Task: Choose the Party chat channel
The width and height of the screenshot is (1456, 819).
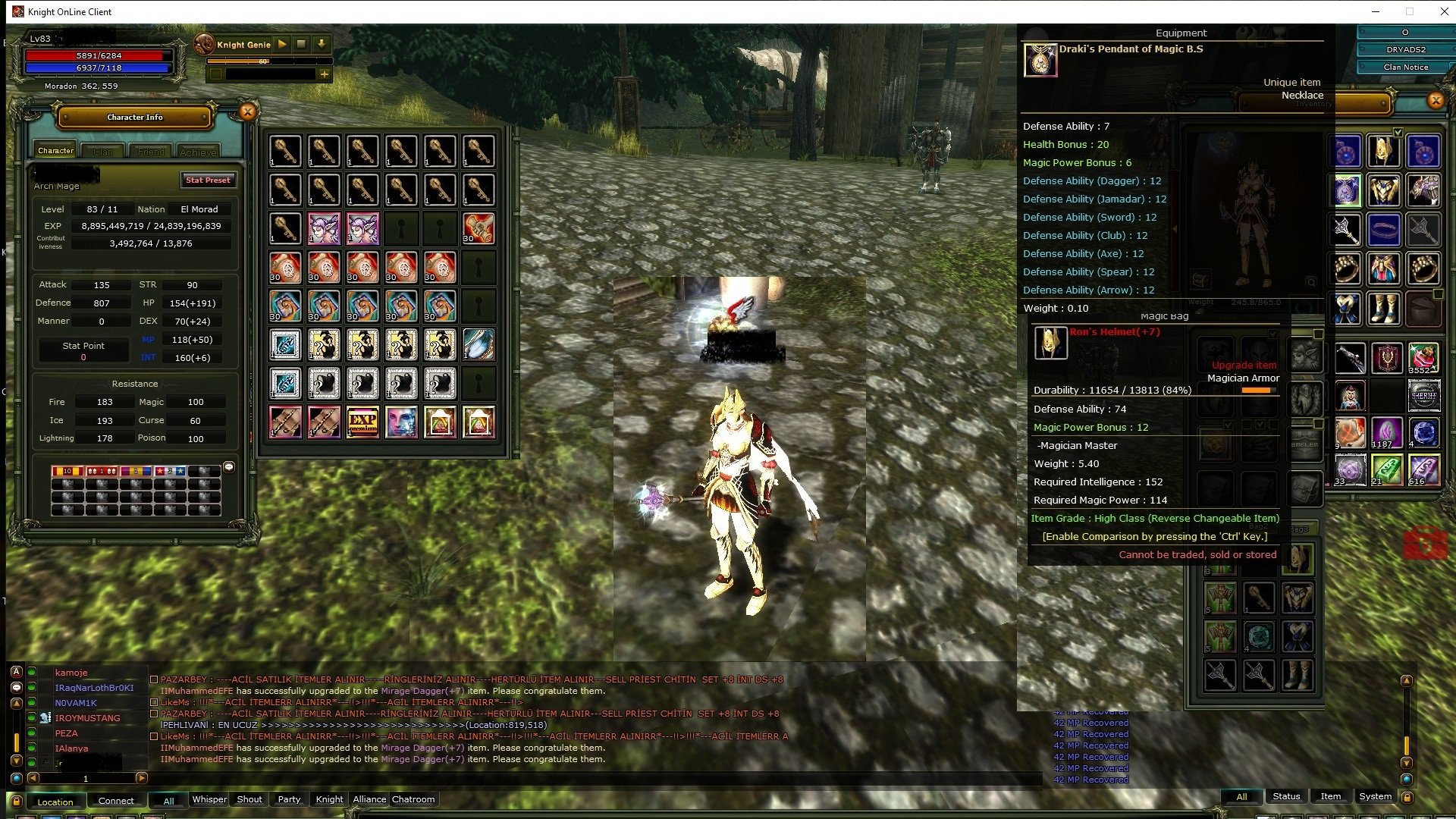Action: pyautogui.click(x=289, y=799)
